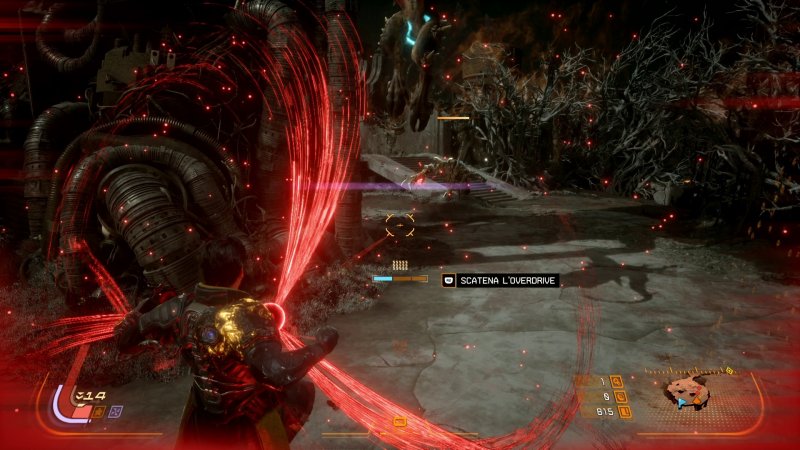Select the orange status icon below weapon level
Image resolution: width=800 pixels, height=450 pixels.
pos(100,410)
